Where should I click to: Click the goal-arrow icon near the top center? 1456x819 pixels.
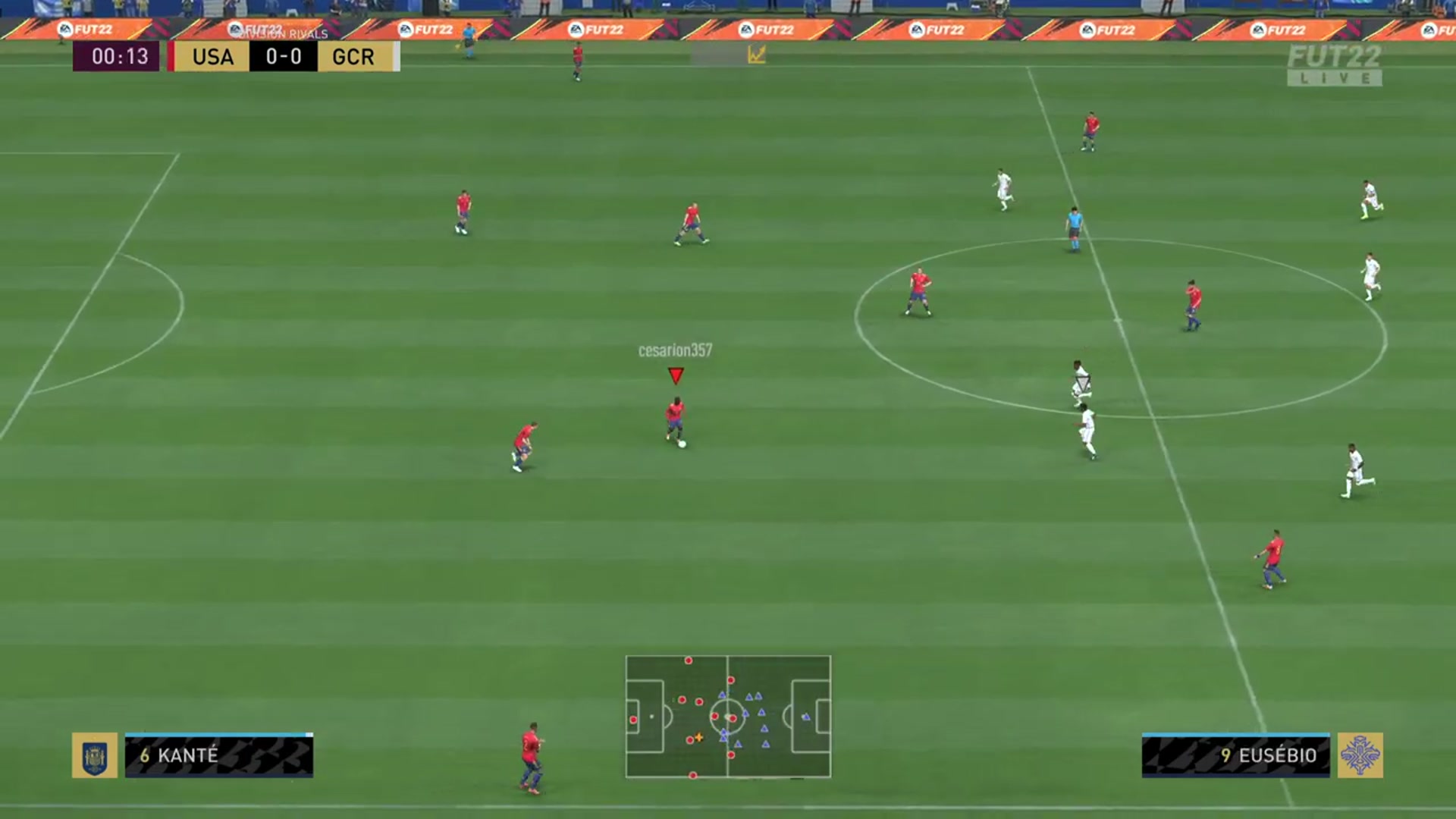(x=755, y=55)
